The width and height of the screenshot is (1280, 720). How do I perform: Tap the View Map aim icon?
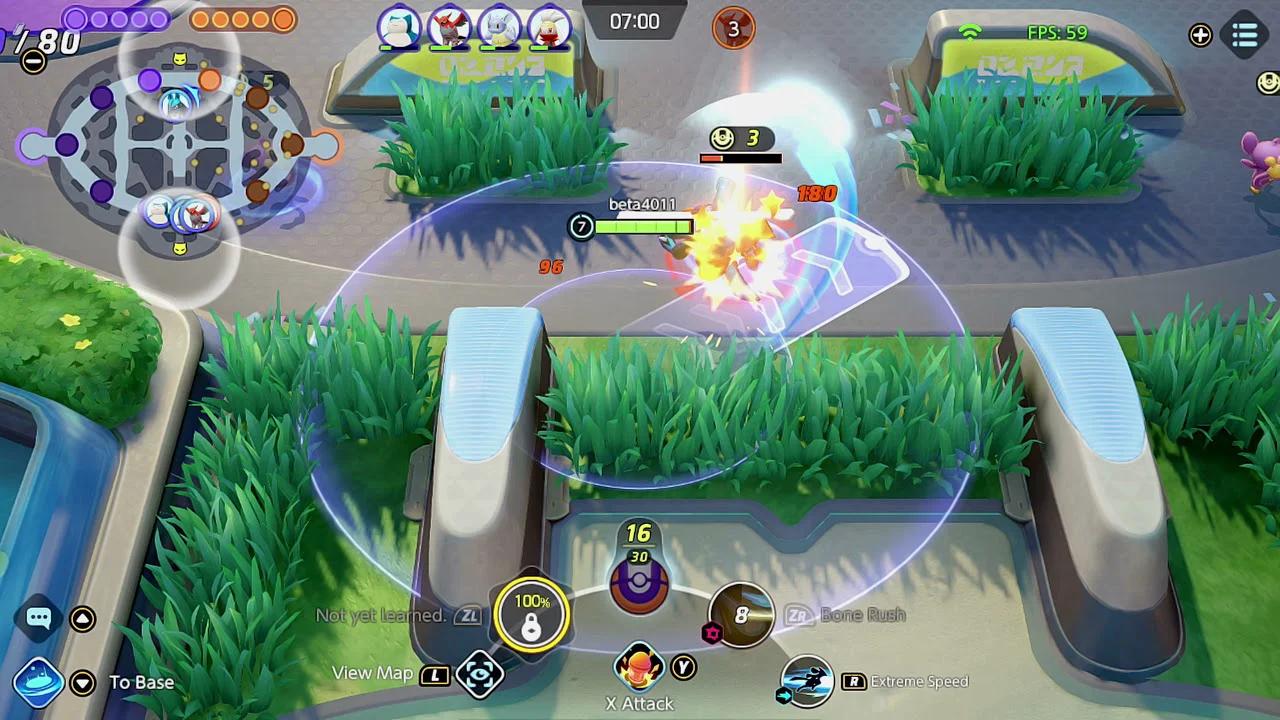(480, 675)
